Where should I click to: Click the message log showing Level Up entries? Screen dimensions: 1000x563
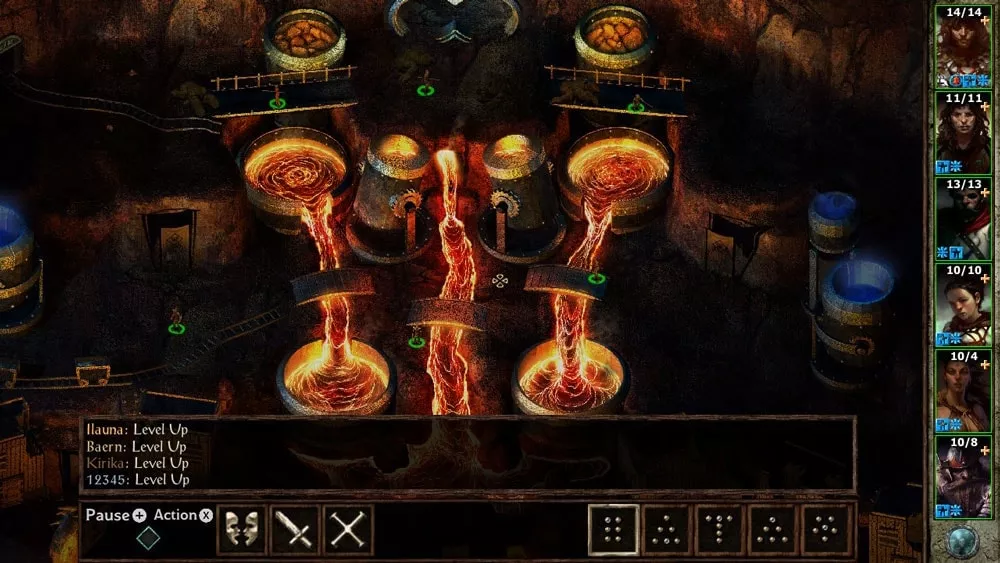(x=467, y=454)
